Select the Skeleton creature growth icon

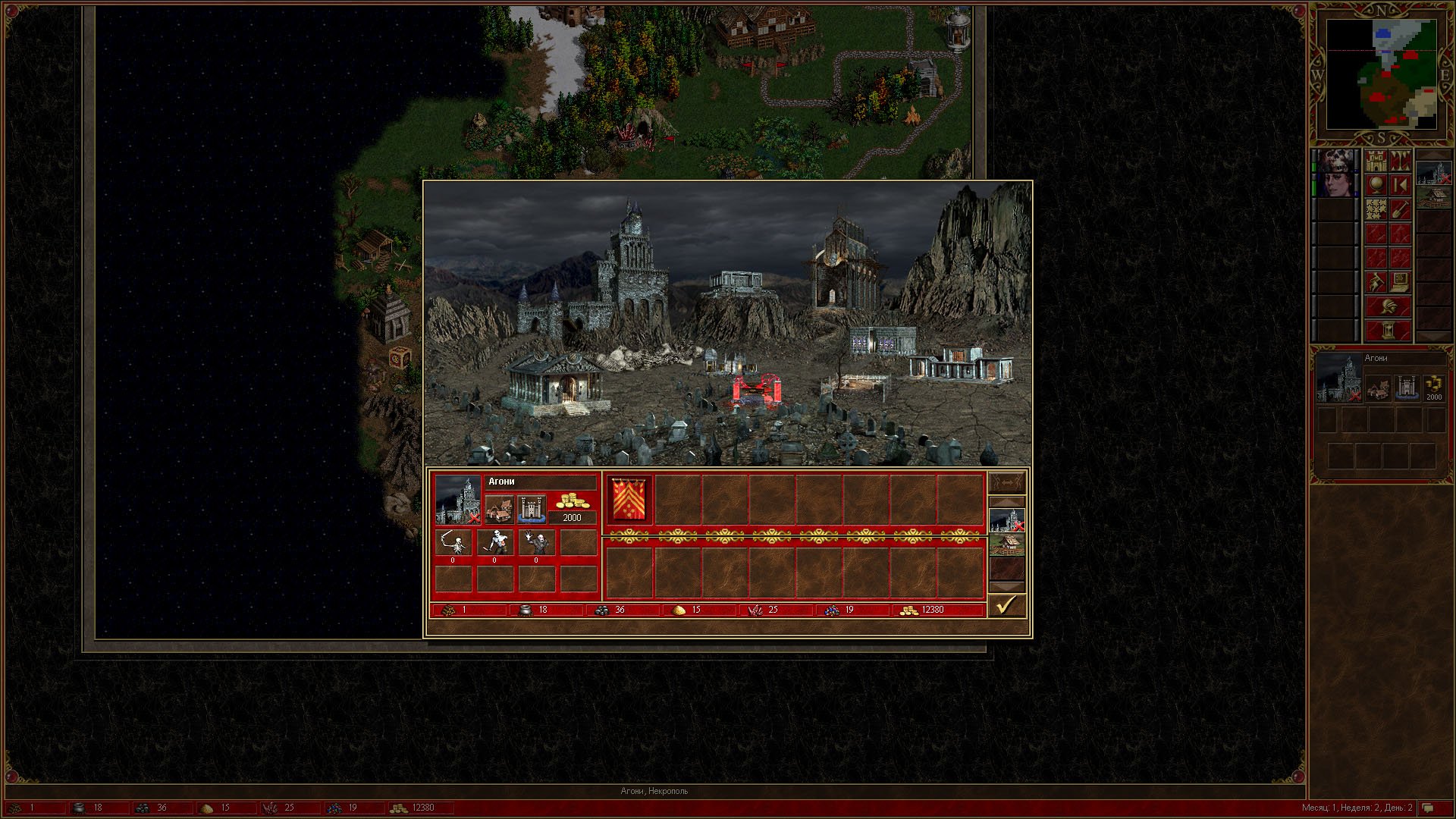(453, 542)
